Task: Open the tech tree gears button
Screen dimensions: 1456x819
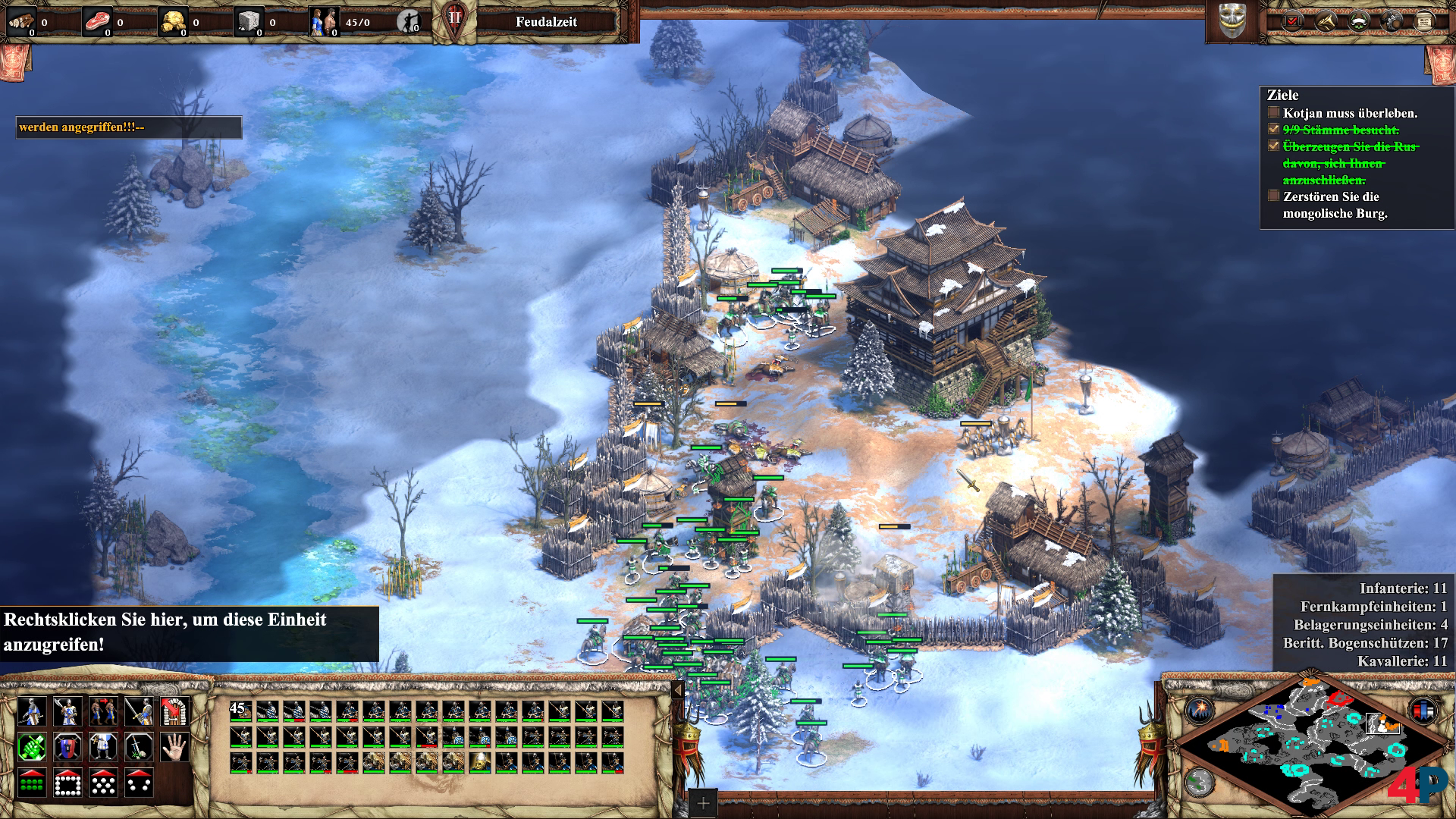Action: 1392,22
